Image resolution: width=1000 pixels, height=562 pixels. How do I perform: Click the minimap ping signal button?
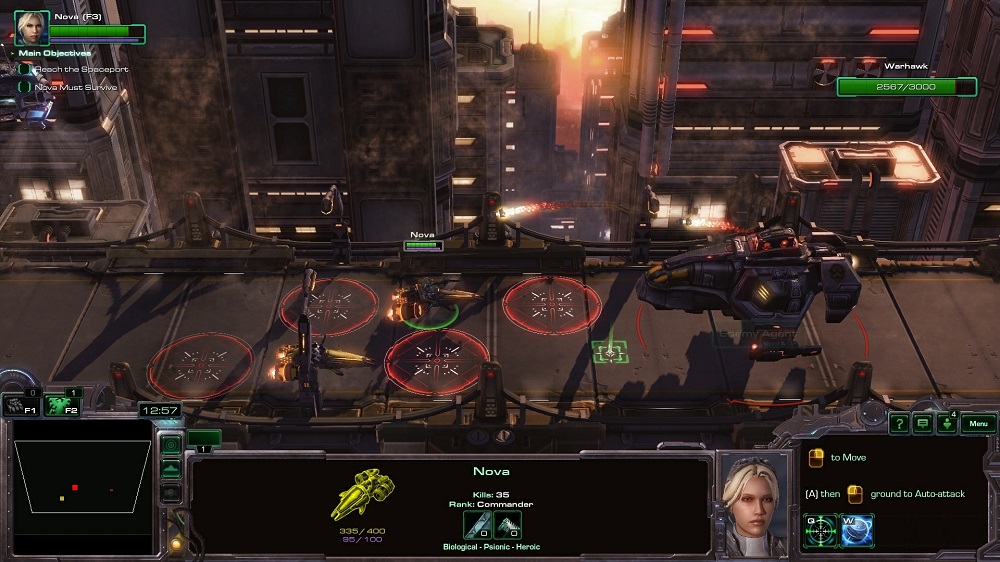171,445
